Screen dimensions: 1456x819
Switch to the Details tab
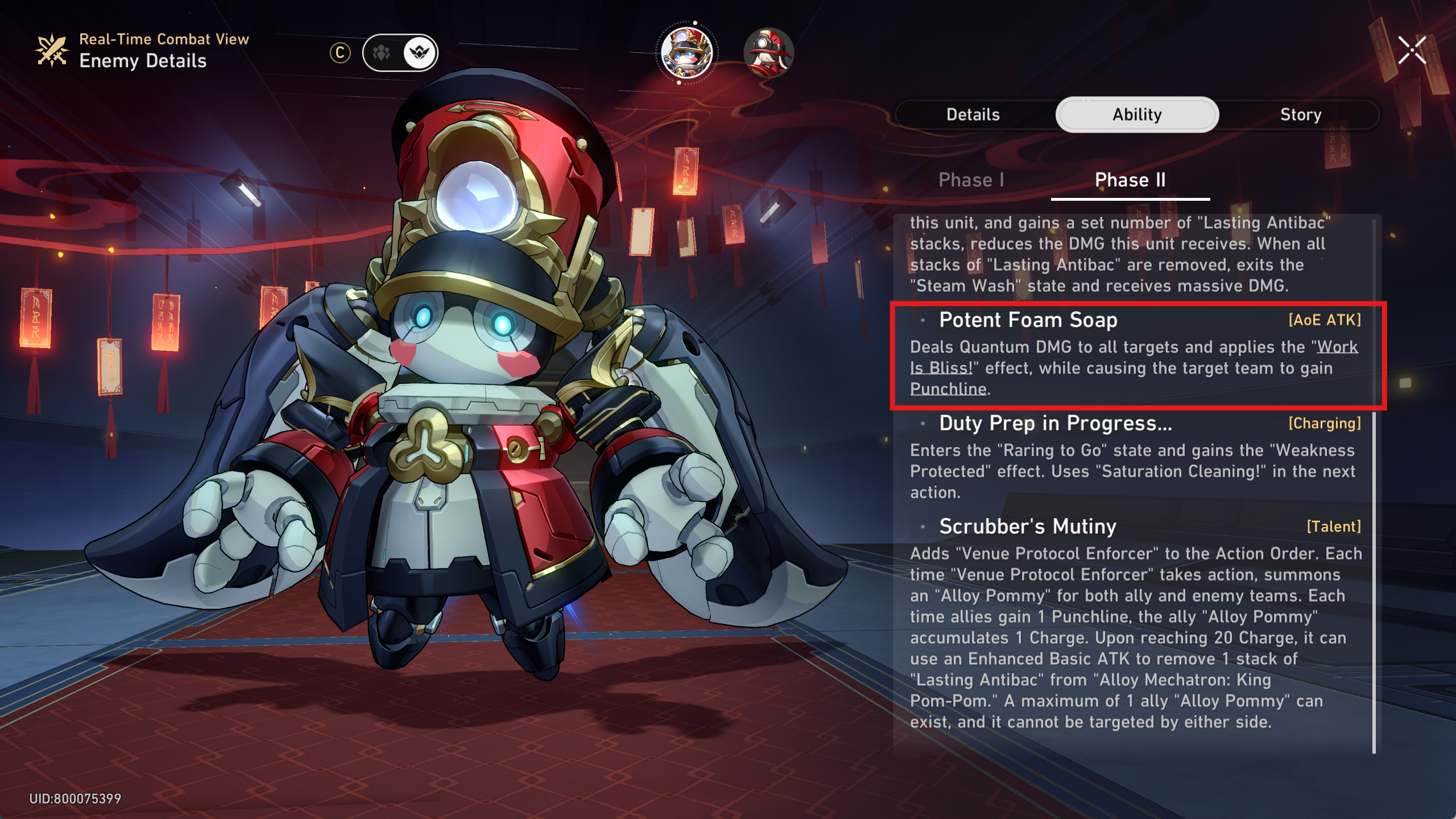click(x=973, y=115)
